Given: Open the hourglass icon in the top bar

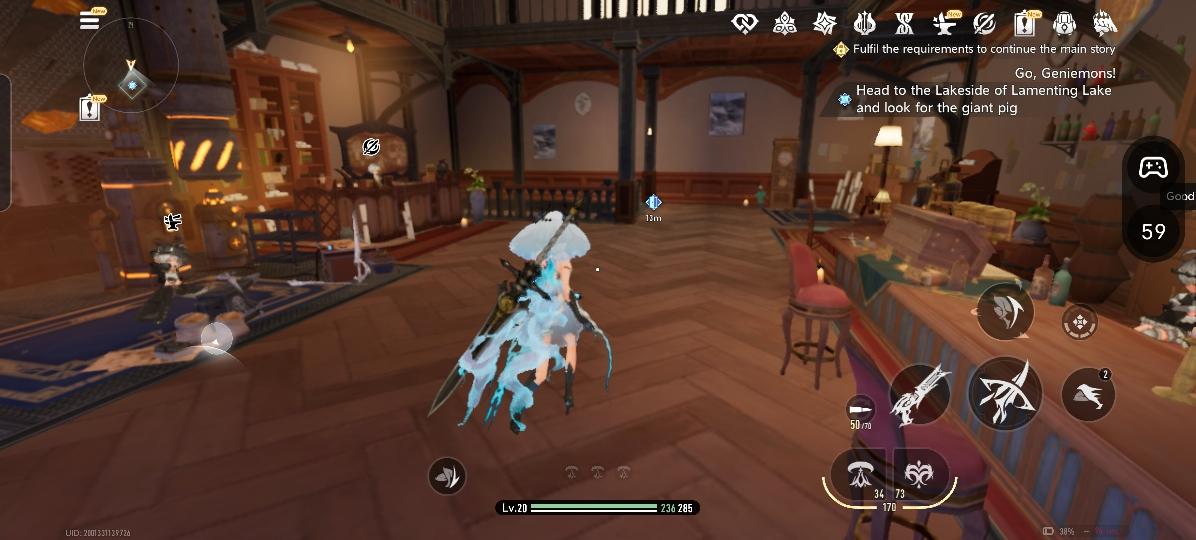Looking at the screenshot, I should click(x=904, y=23).
